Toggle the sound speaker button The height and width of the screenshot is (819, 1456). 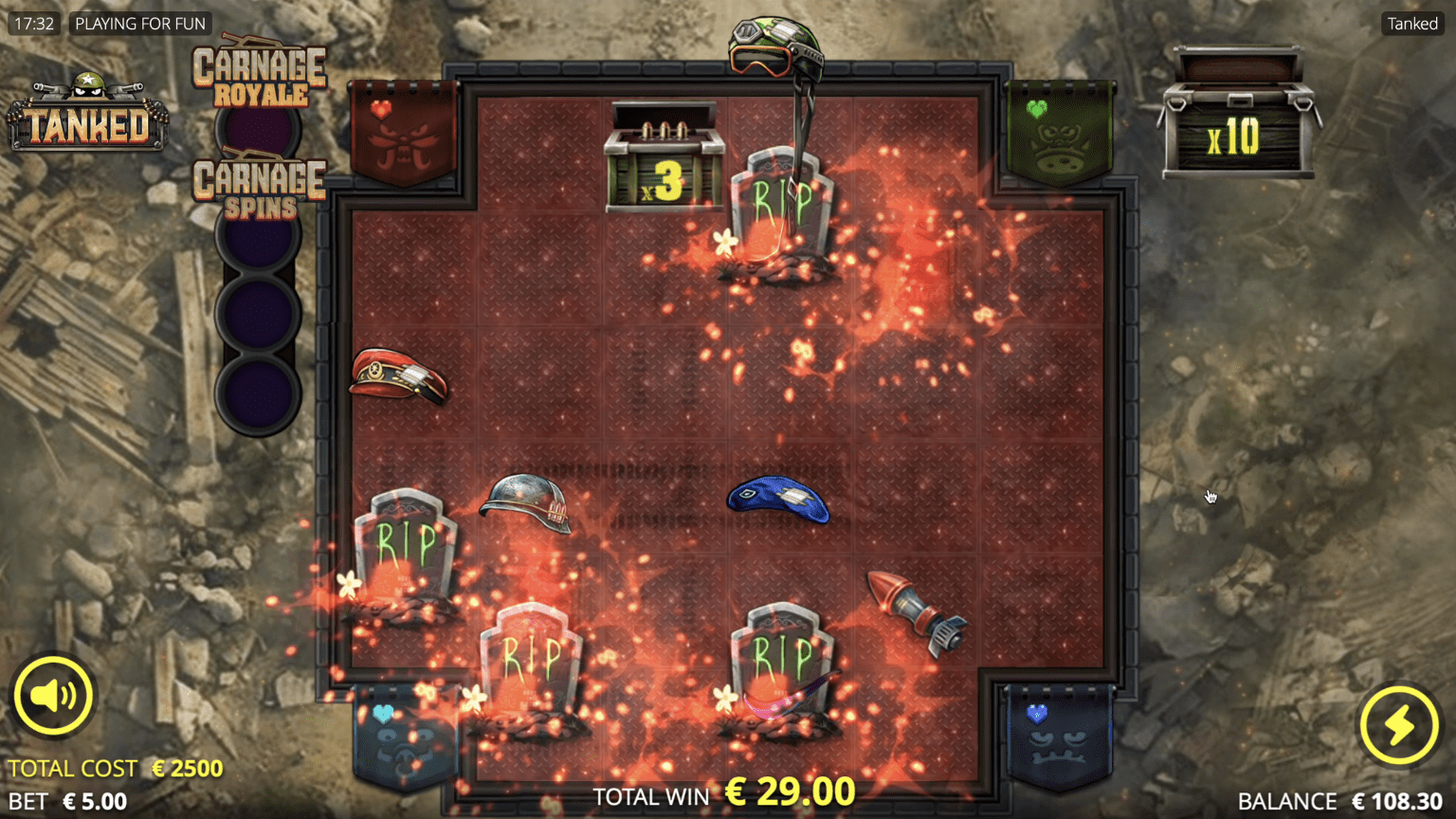(53, 696)
